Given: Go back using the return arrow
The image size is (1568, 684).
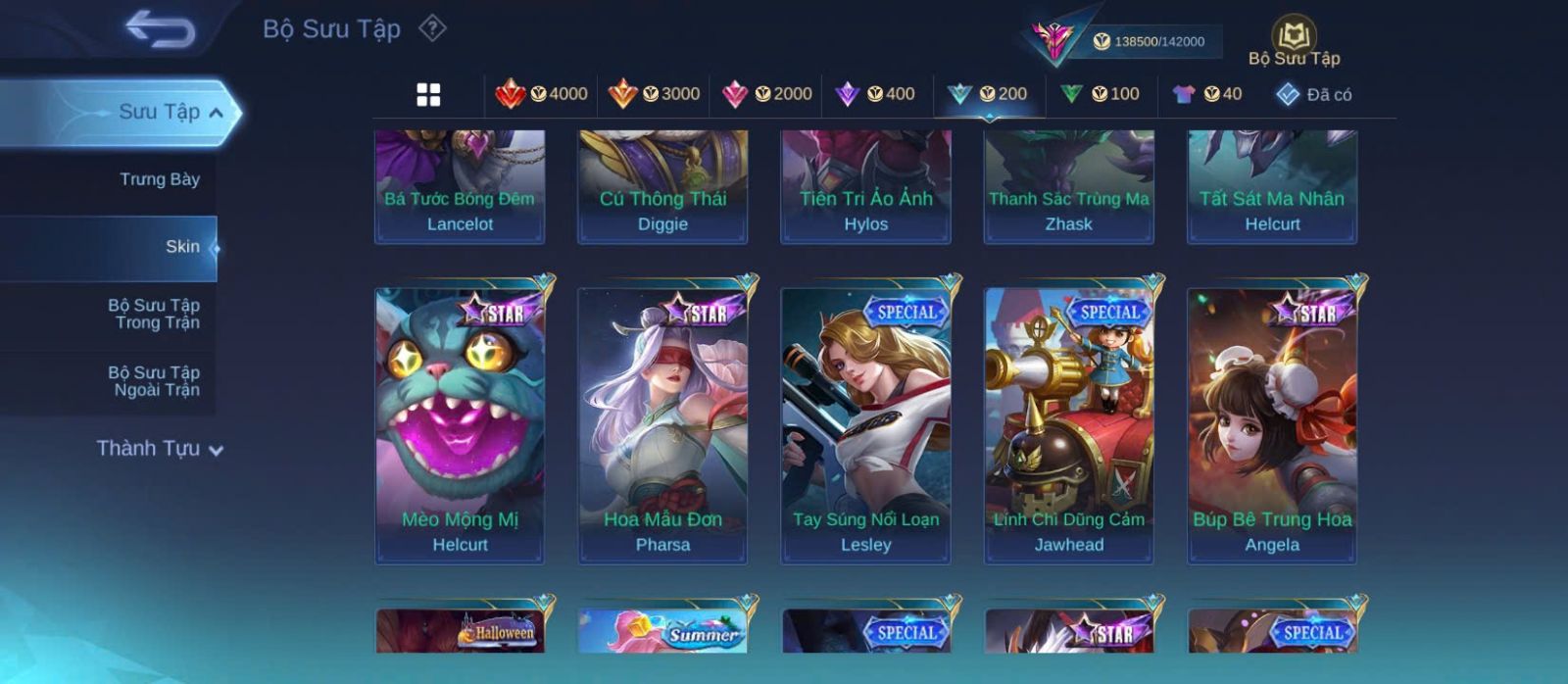Looking at the screenshot, I should tap(160, 29).
